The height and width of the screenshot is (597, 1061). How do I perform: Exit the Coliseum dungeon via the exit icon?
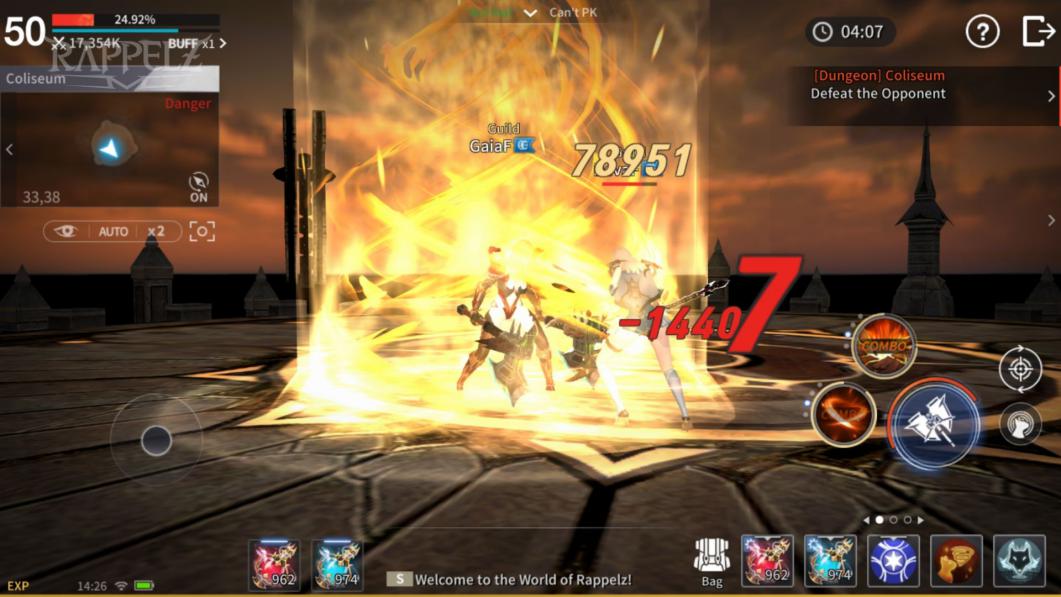point(1038,32)
